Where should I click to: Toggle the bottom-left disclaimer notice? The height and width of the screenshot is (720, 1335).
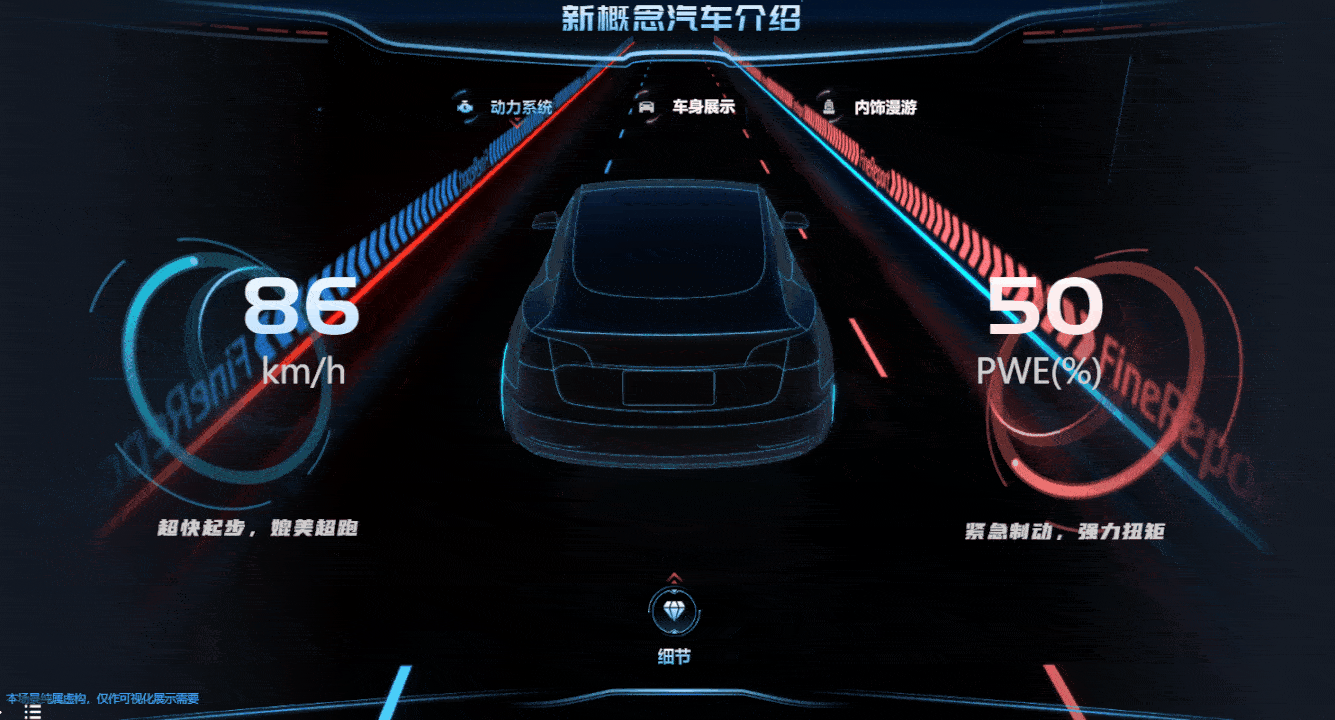[x=100, y=700]
